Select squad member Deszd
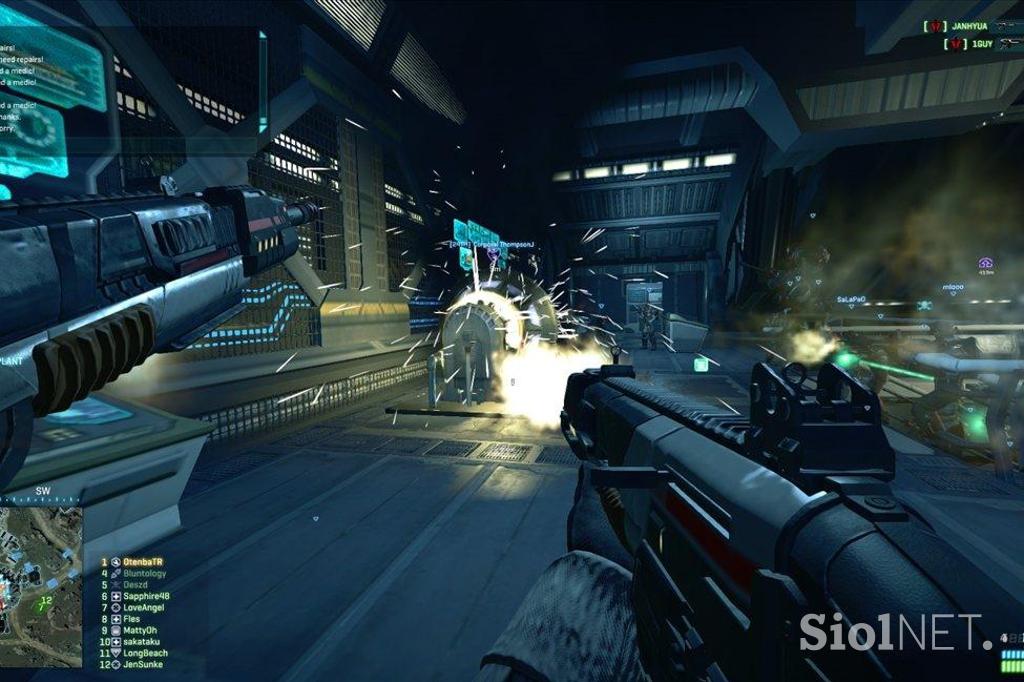Image resolution: width=1024 pixels, height=682 pixels. click(136, 585)
